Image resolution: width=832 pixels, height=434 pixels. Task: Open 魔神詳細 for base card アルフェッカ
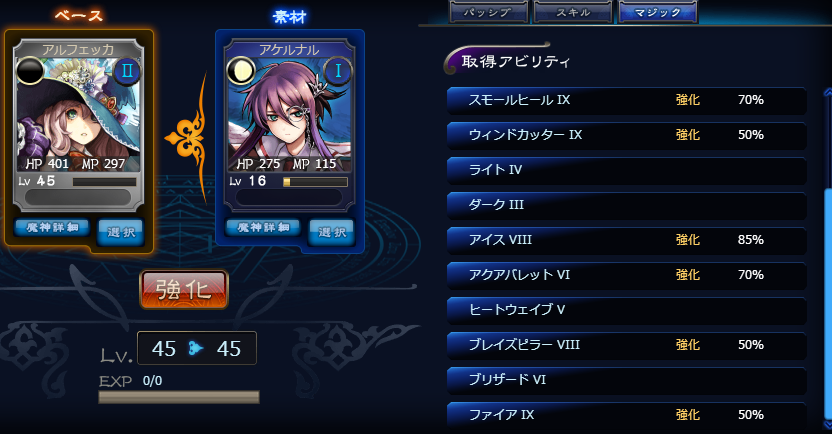click(53, 228)
